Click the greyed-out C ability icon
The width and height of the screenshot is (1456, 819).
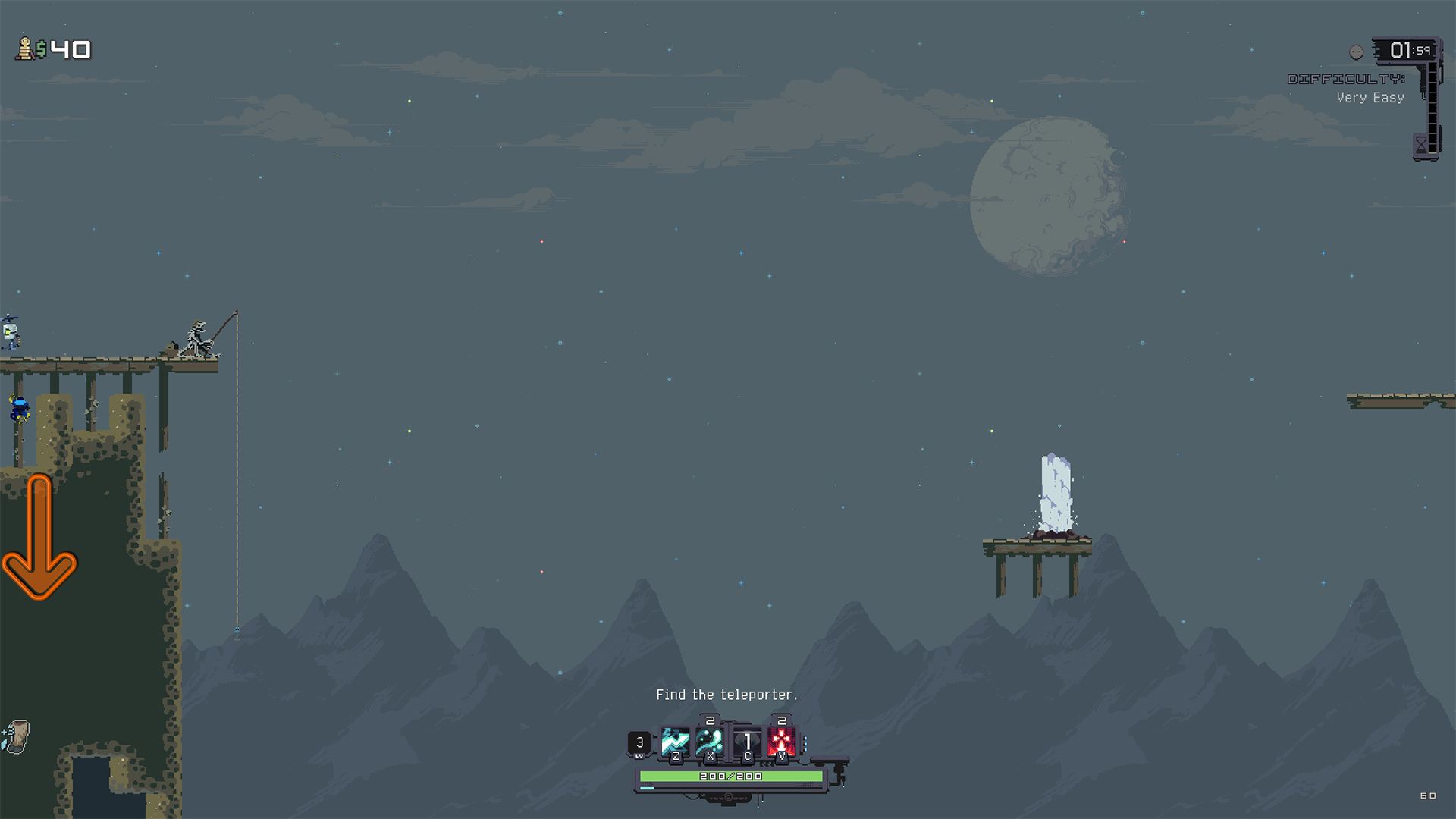coord(747,742)
